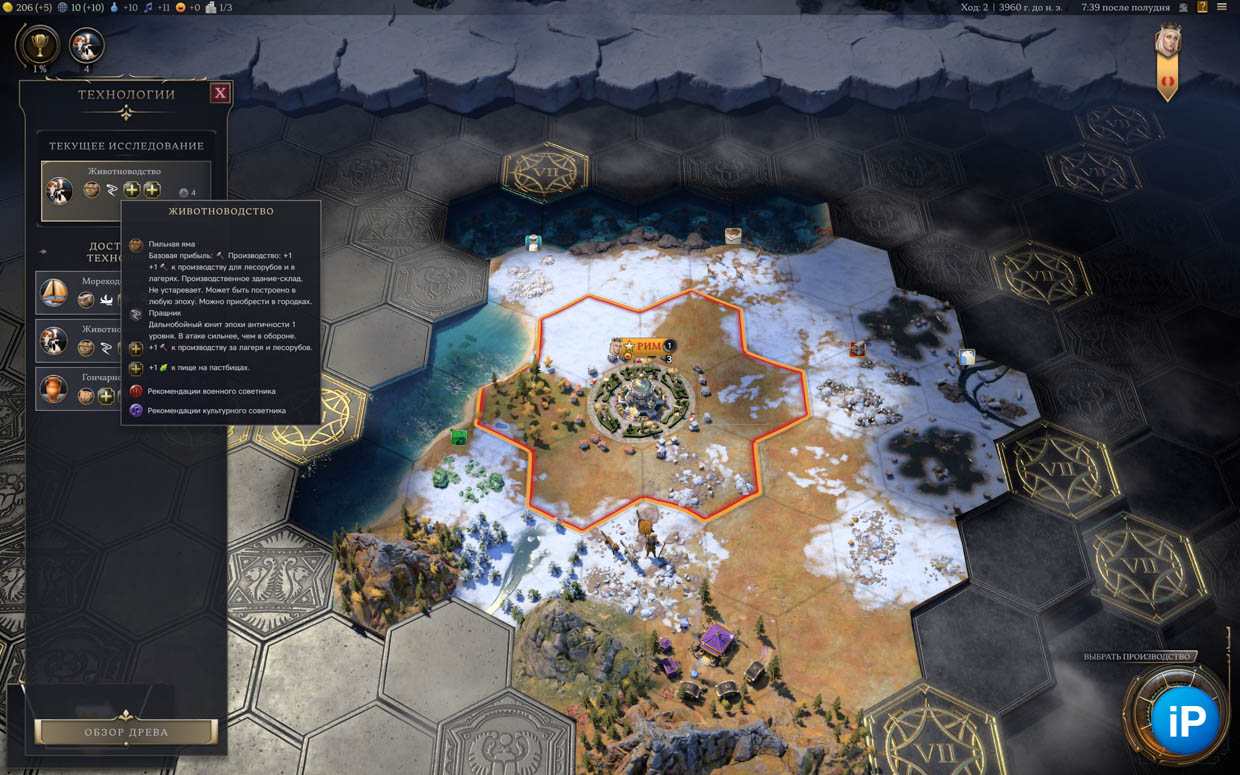
Task: Close the Технологии panel
Action: [x=220, y=93]
